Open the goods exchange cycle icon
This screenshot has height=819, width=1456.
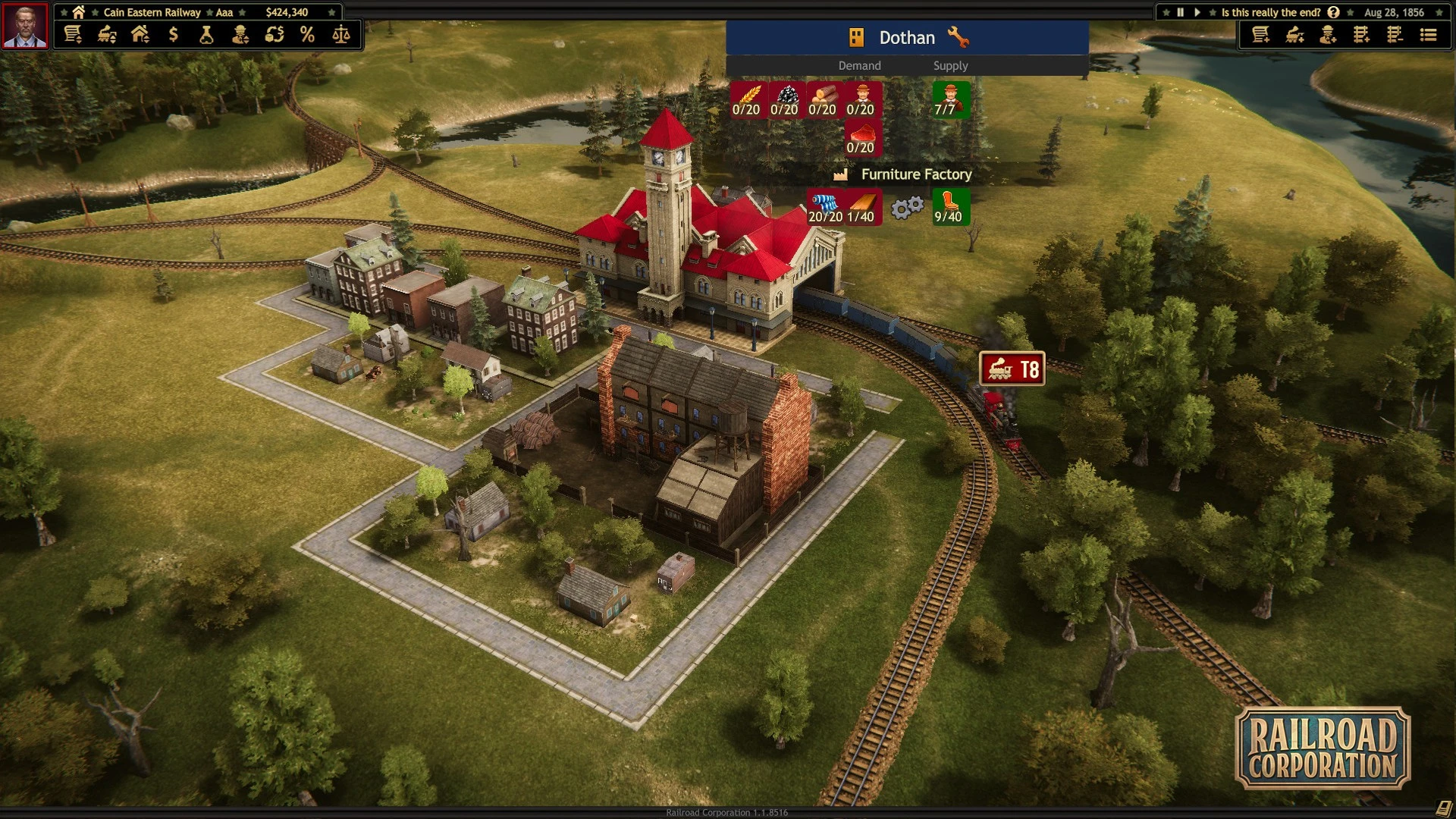pyautogui.click(x=275, y=35)
